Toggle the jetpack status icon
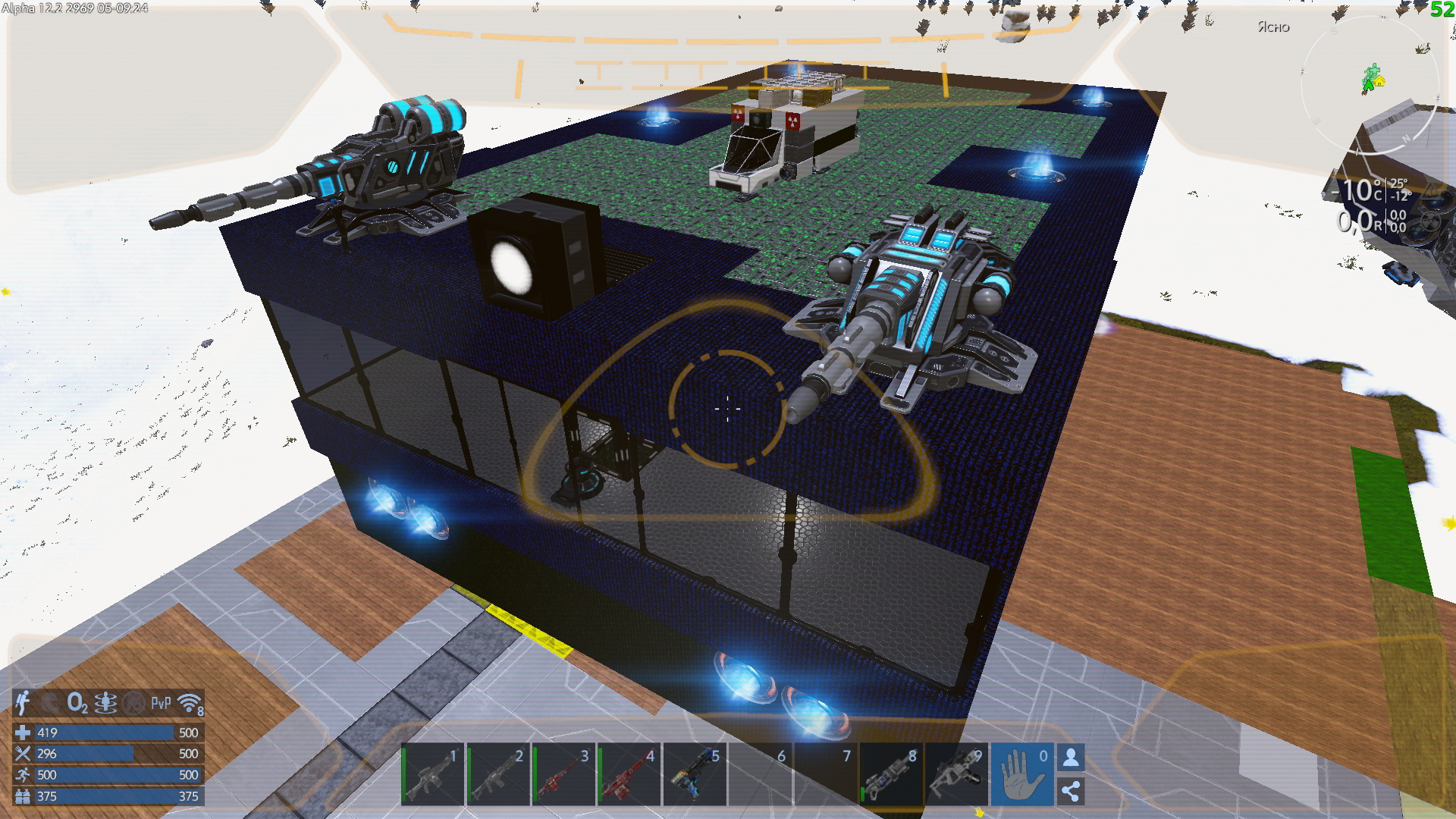This screenshot has width=1456, height=819. pos(24,703)
